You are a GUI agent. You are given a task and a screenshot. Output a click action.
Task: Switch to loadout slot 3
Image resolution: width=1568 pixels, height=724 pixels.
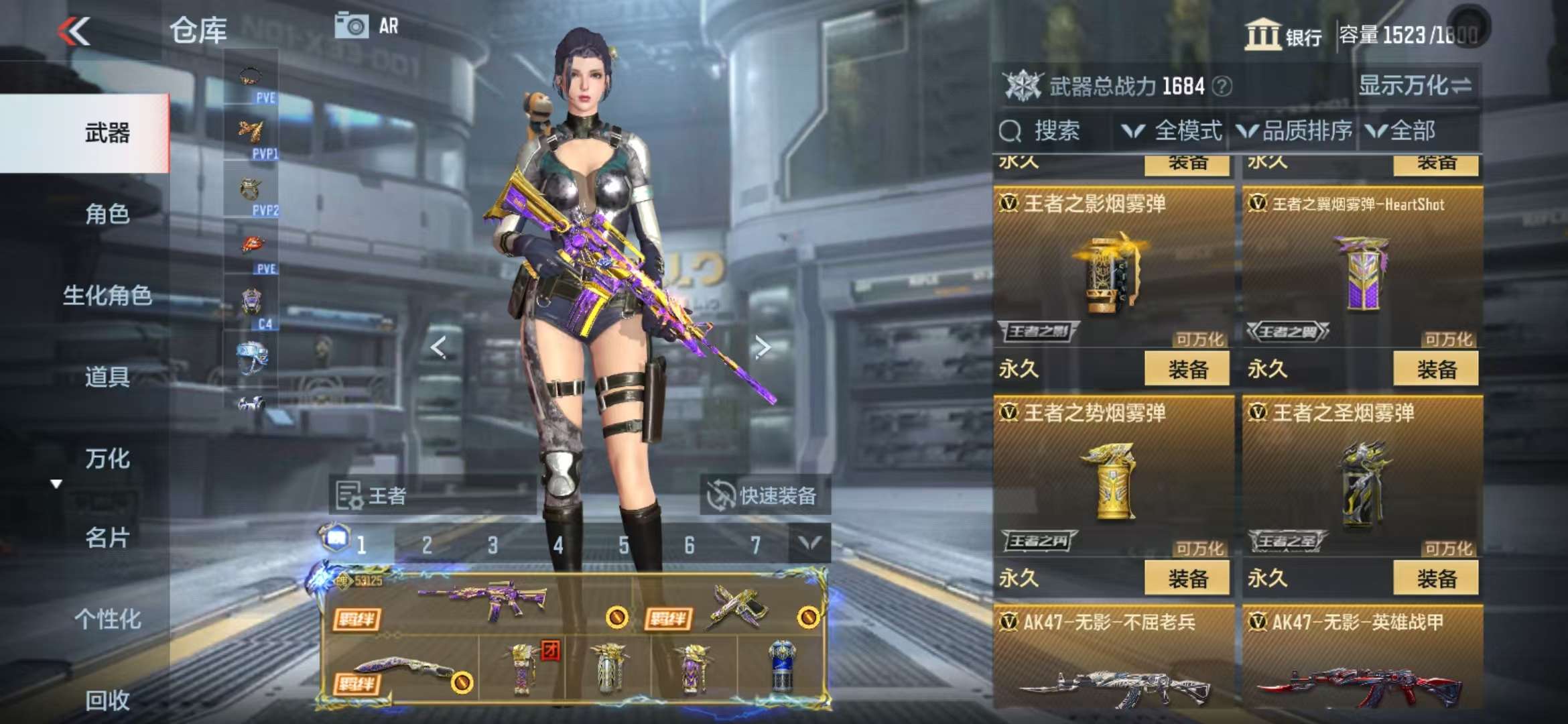(x=493, y=545)
